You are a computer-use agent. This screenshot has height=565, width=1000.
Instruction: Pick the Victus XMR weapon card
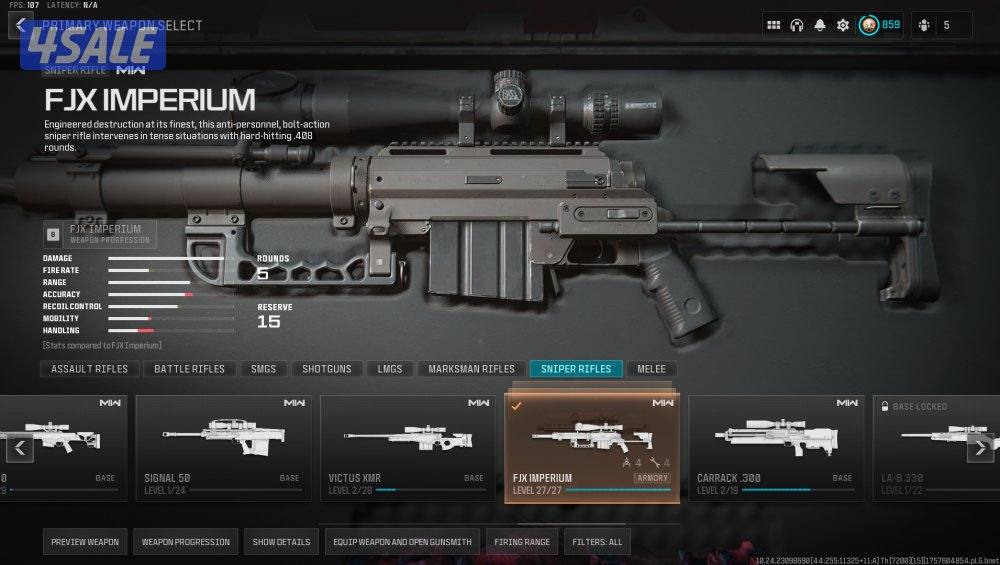[x=406, y=447]
